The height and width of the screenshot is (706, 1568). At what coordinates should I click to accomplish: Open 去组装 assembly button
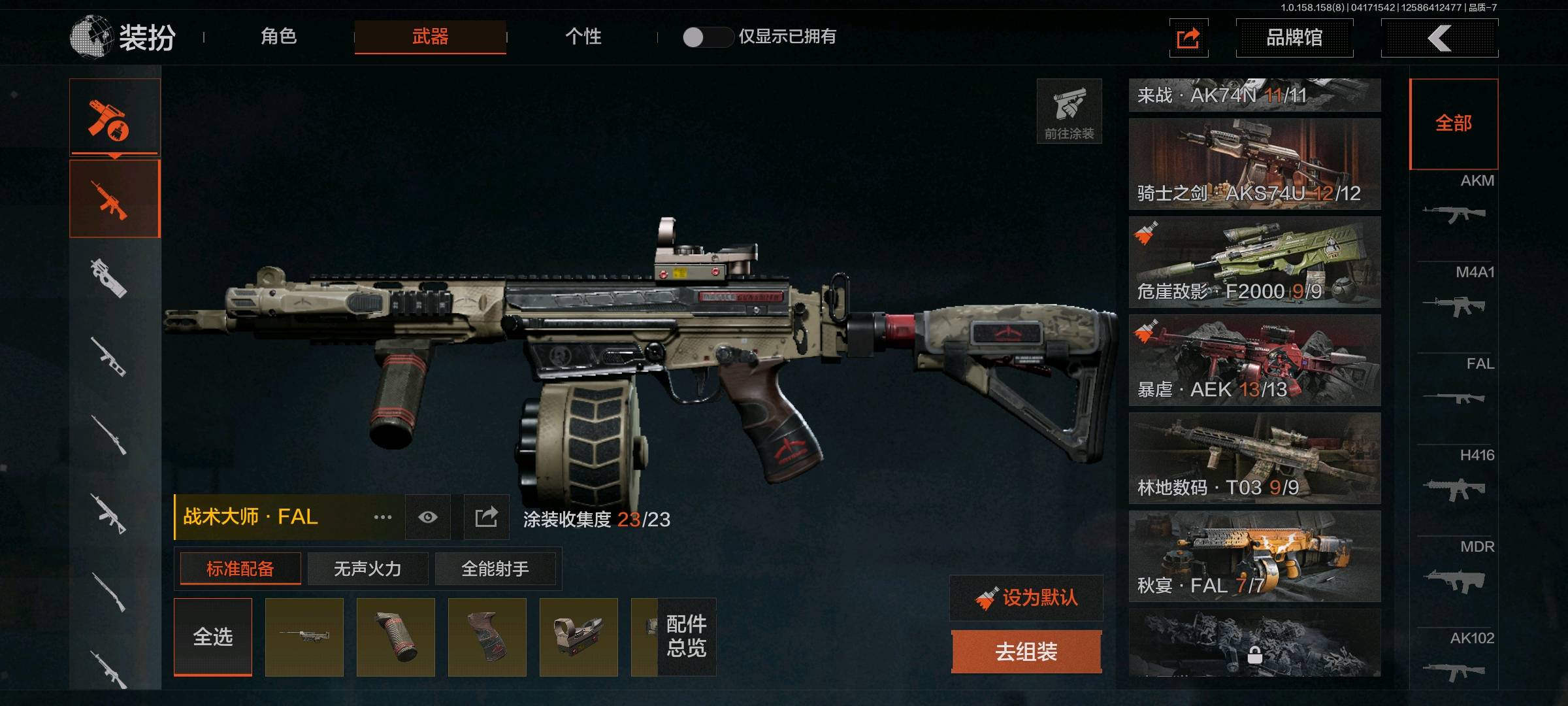pos(1026,651)
